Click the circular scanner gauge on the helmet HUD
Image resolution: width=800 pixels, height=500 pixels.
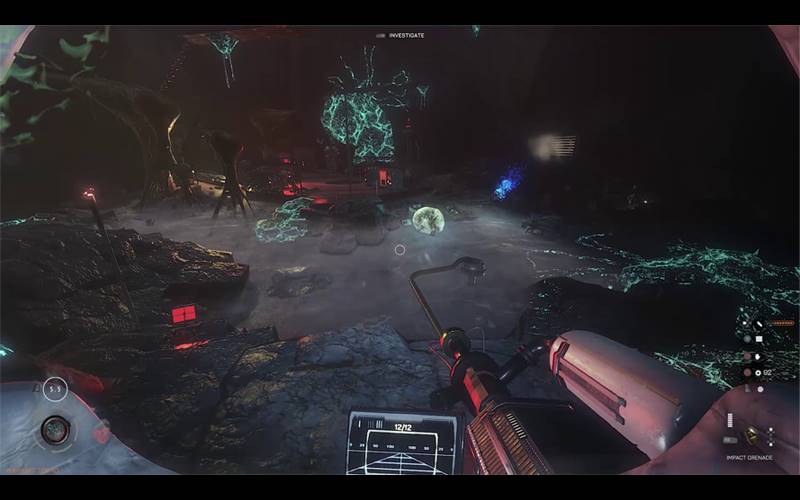[x=54, y=431]
